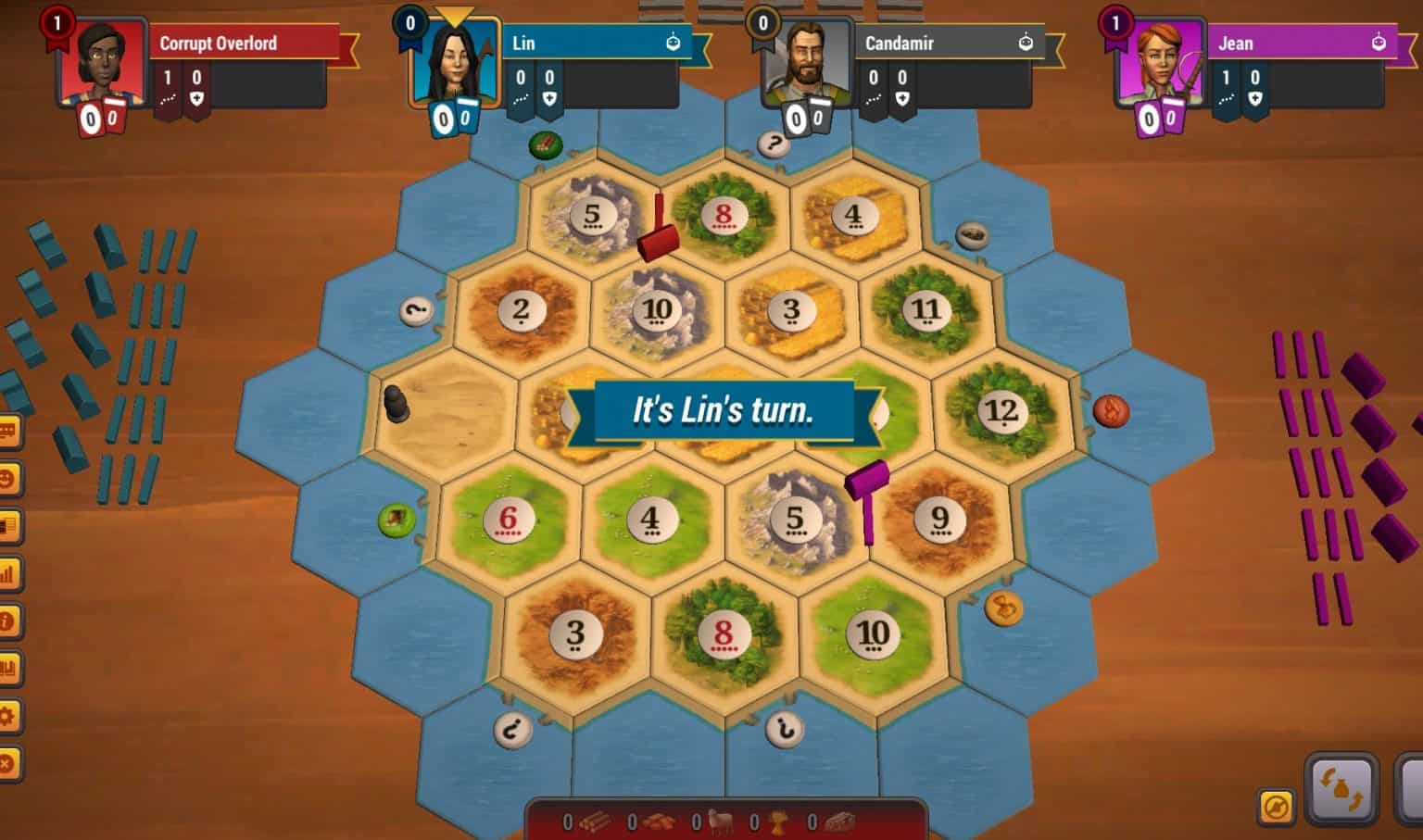The image size is (1423, 840).
Task: Click Candamir's player banner
Action: pyautogui.click(x=950, y=42)
